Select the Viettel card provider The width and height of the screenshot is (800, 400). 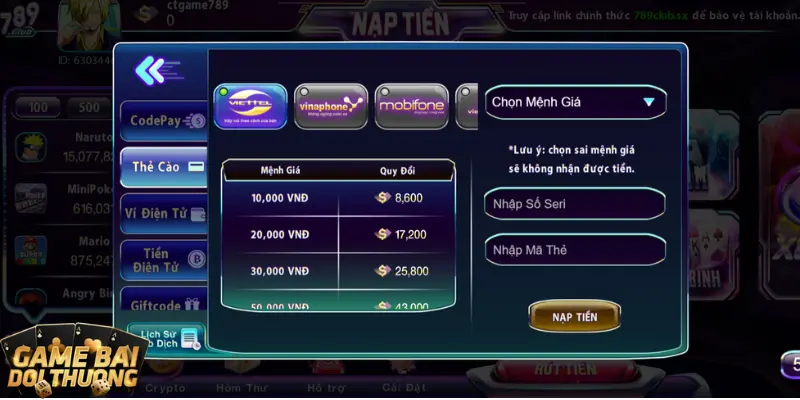(250, 106)
